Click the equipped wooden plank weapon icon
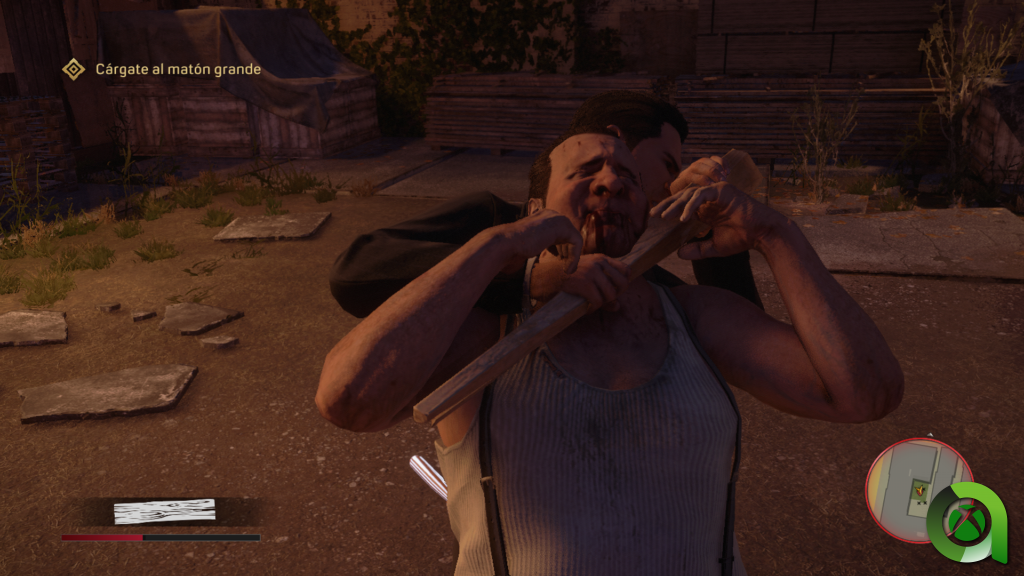The image size is (1024, 576). (x=164, y=511)
